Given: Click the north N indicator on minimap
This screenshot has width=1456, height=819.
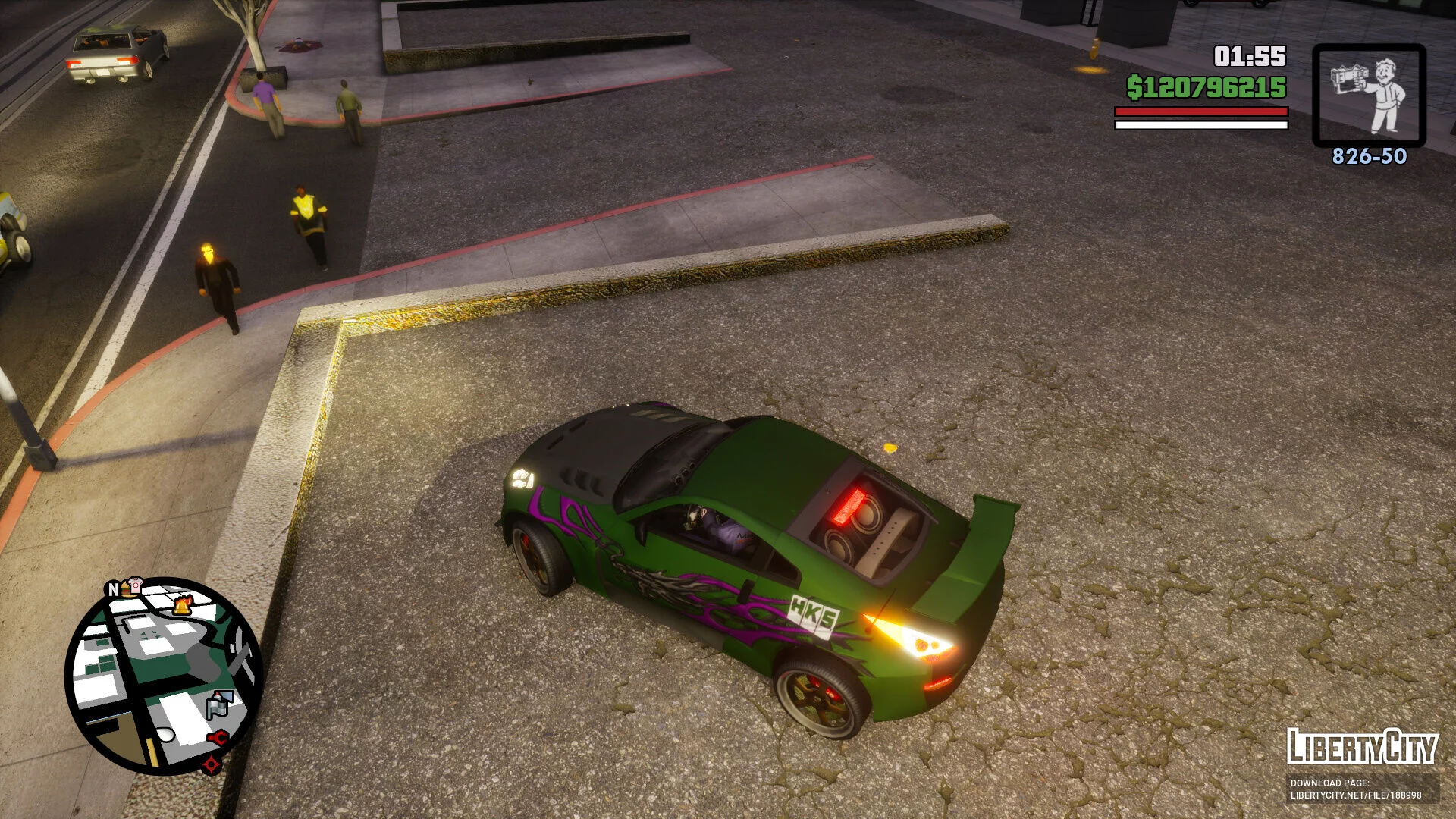Looking at the screenshot, I should (x=113, y=589).
